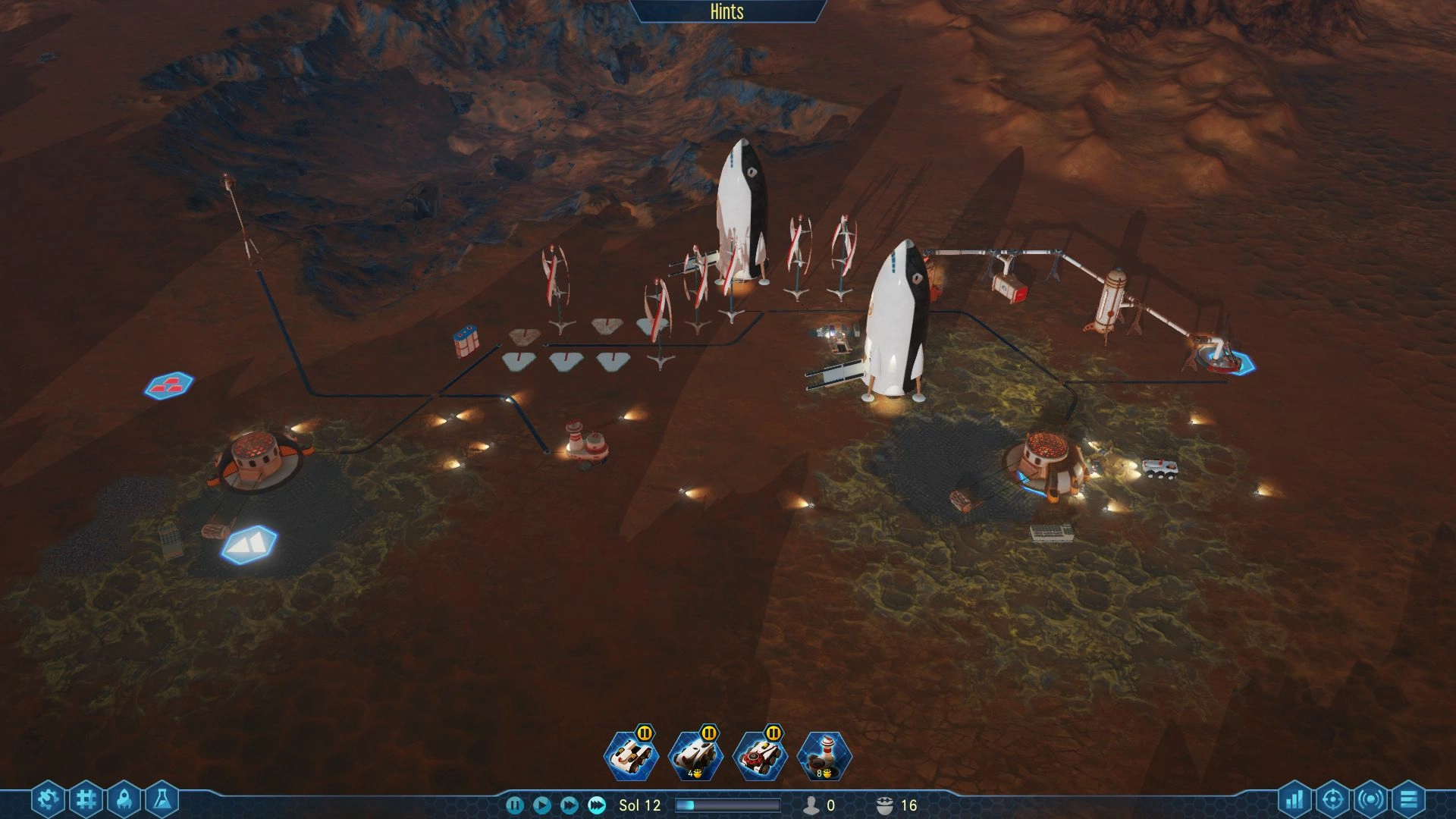This screenshot has width=1456, height=819.
Task: Open the three-line main menu
Action: [1408, 799]
